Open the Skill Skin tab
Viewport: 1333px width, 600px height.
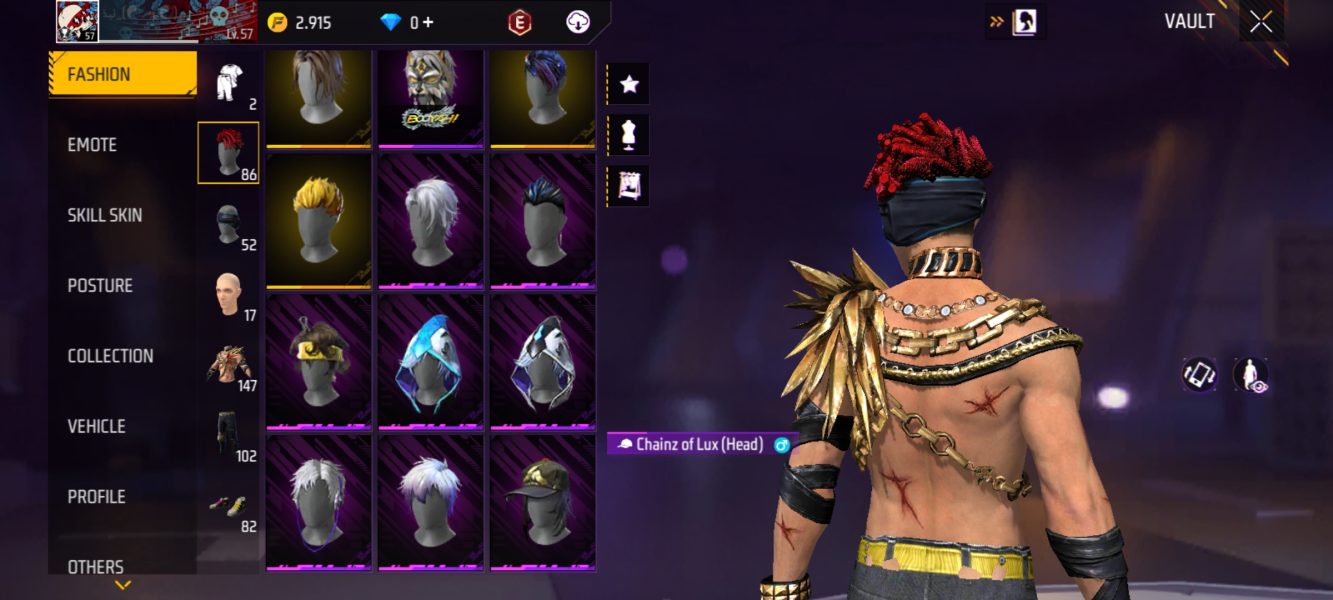pyautogui.click(x=104, y=215)
